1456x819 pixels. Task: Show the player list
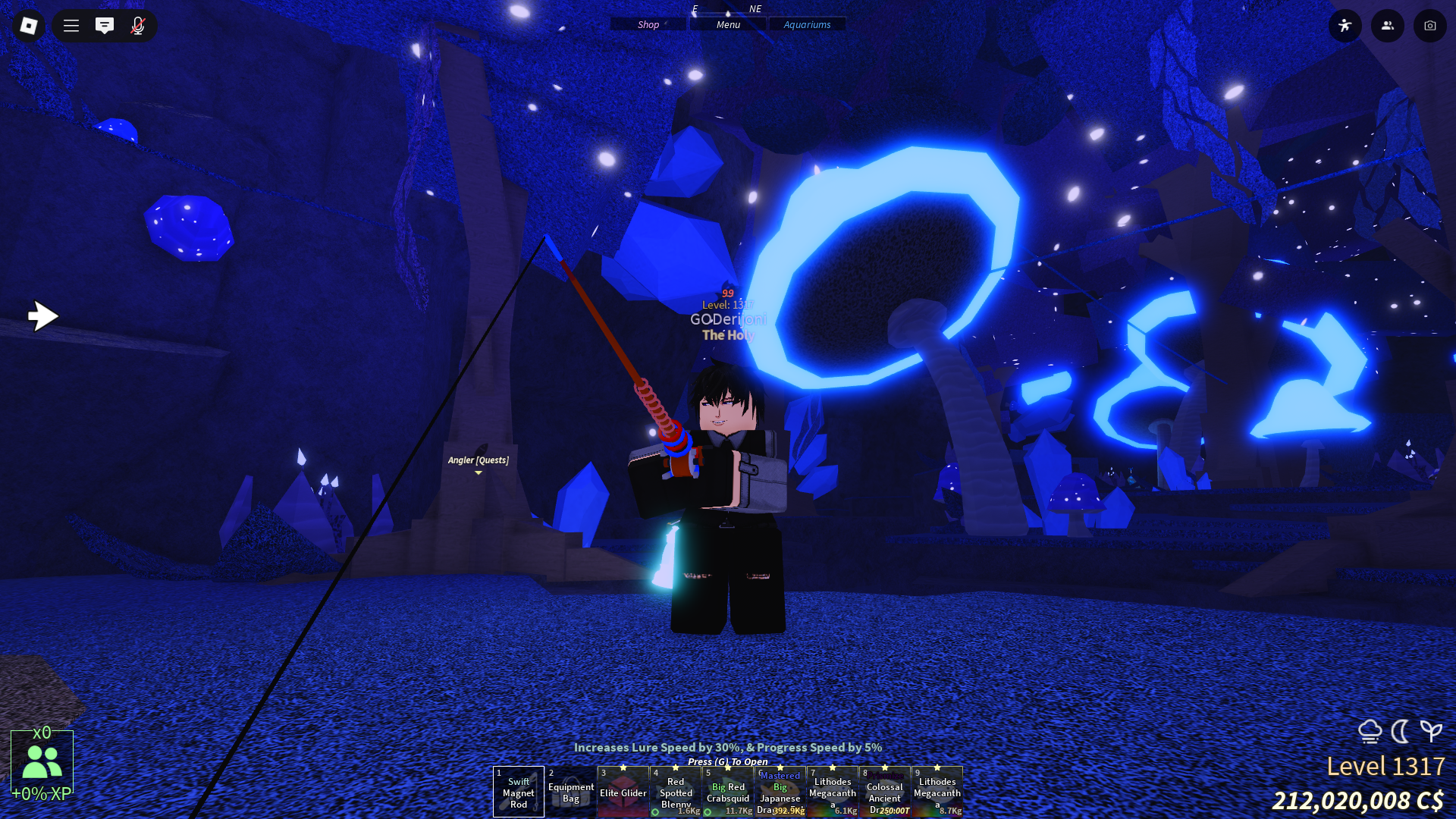[x=1388, y=26]
